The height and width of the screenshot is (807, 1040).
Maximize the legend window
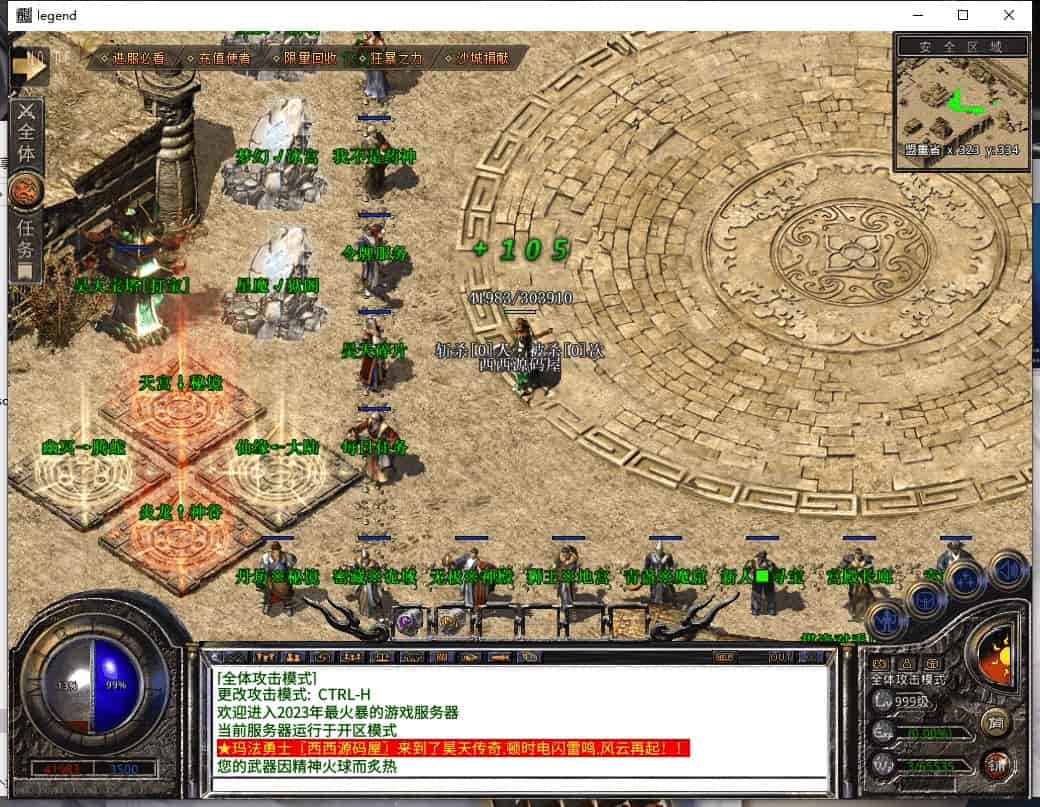pyautogui.click(x=963, y=15)
